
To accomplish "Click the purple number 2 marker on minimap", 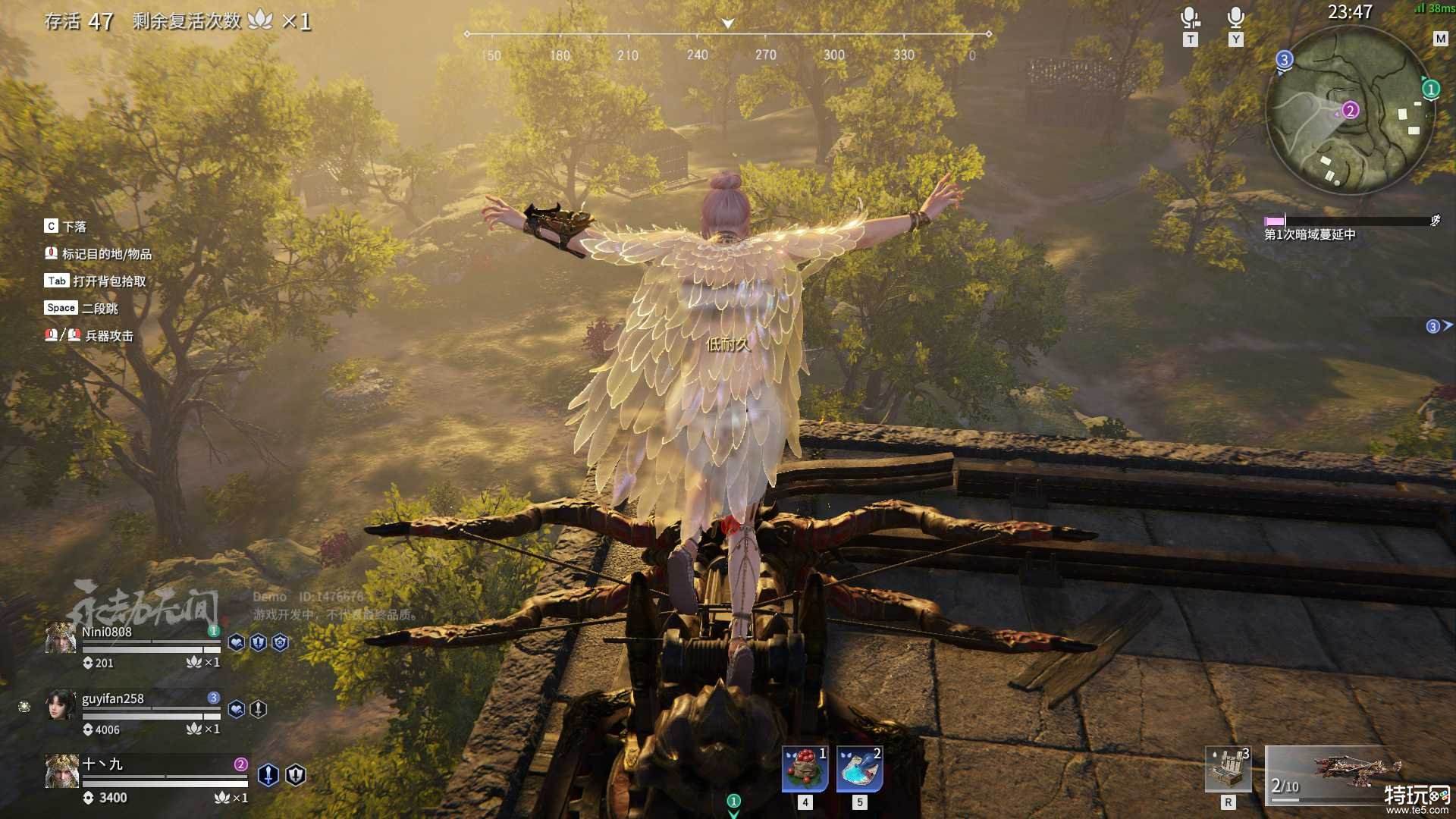I will pyautogui.click(x=1350, y=111).
